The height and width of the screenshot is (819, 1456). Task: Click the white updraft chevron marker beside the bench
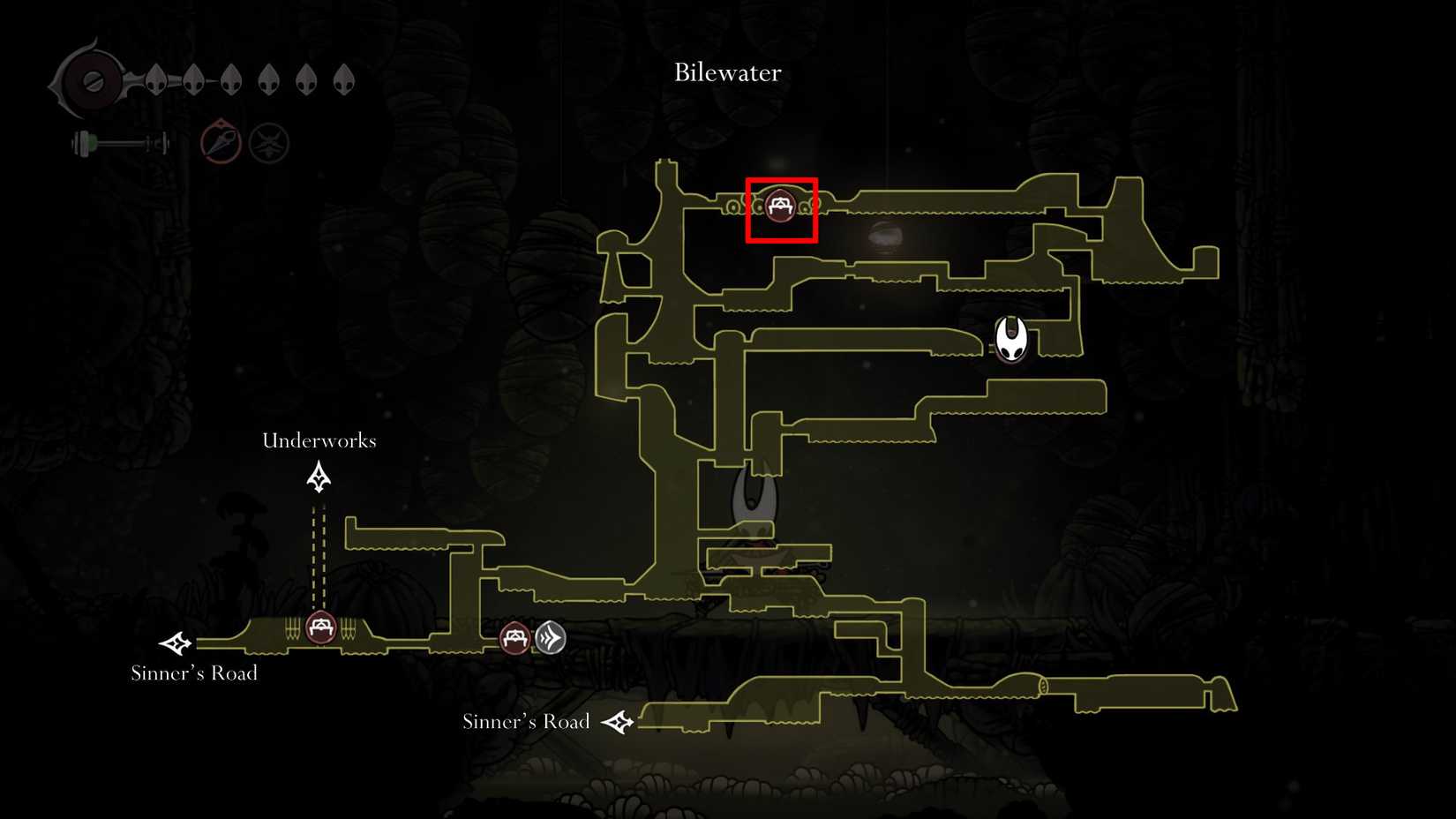(x=551, y=637)
